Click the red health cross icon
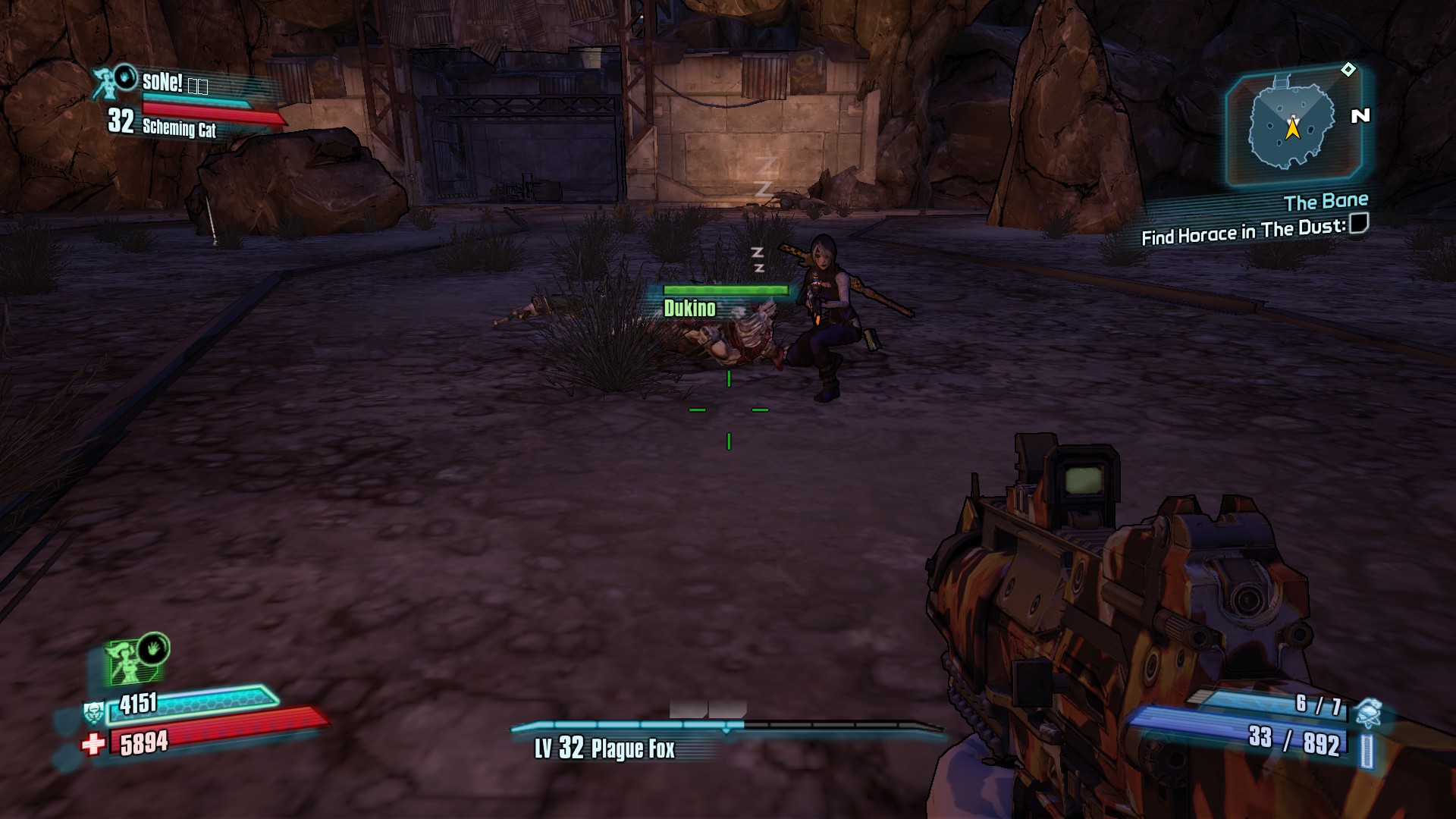The width and height of the screenshot is (1456, 819). [93, 744]
